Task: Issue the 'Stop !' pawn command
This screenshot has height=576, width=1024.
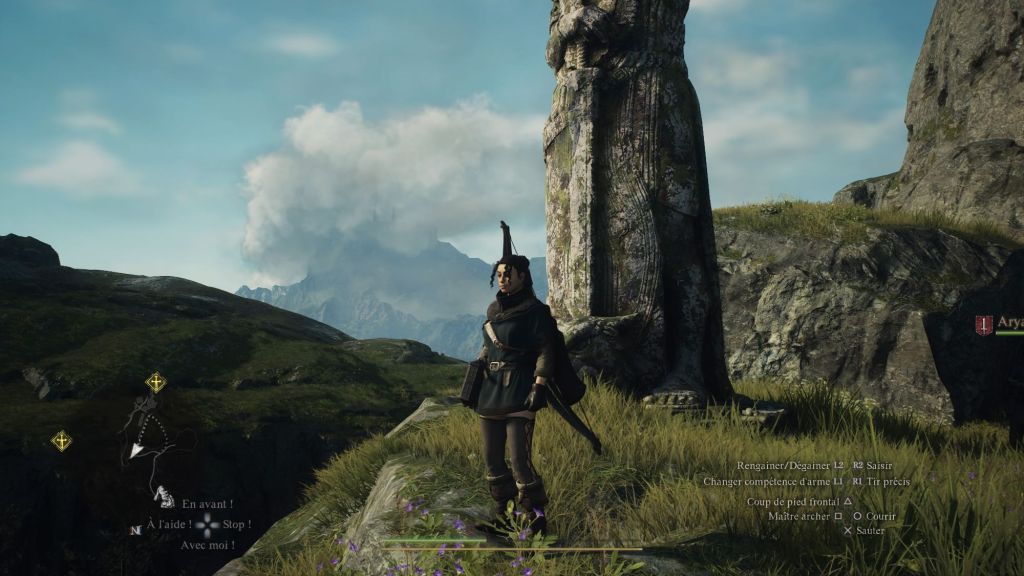Action: [237, 525]
